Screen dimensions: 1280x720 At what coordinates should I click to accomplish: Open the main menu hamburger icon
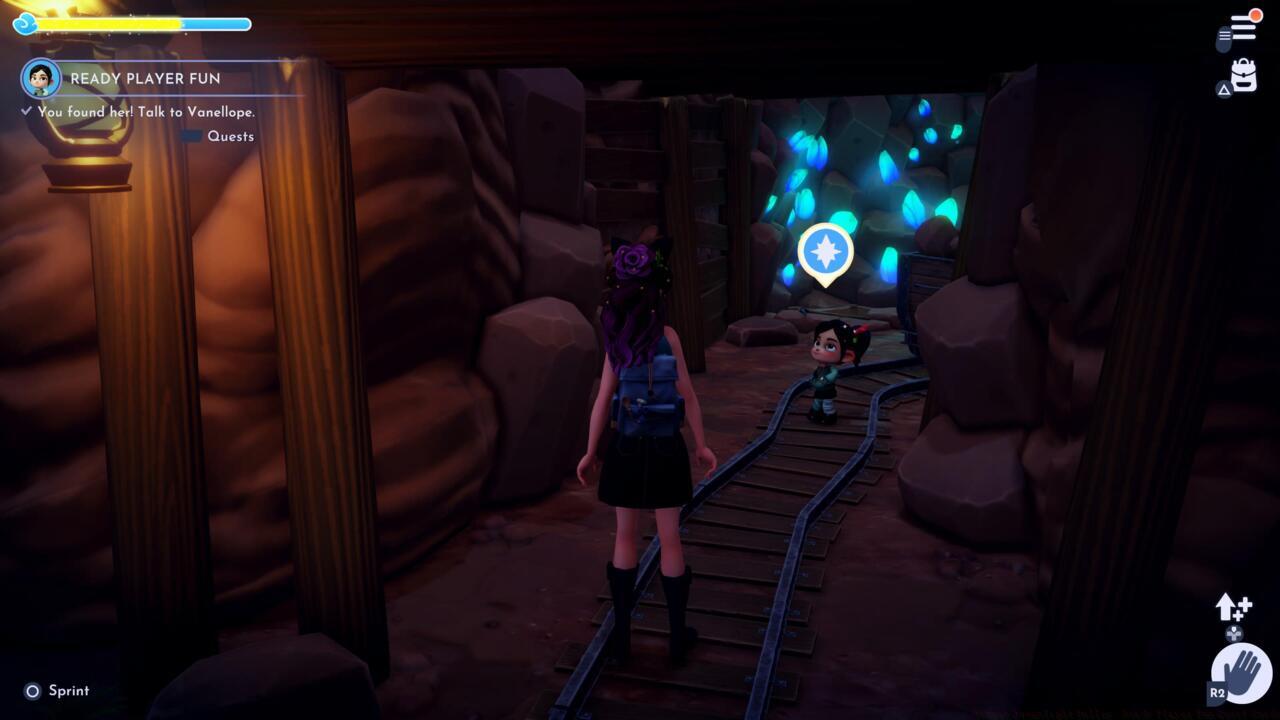pyautogui.click(x=1242, y=28)
